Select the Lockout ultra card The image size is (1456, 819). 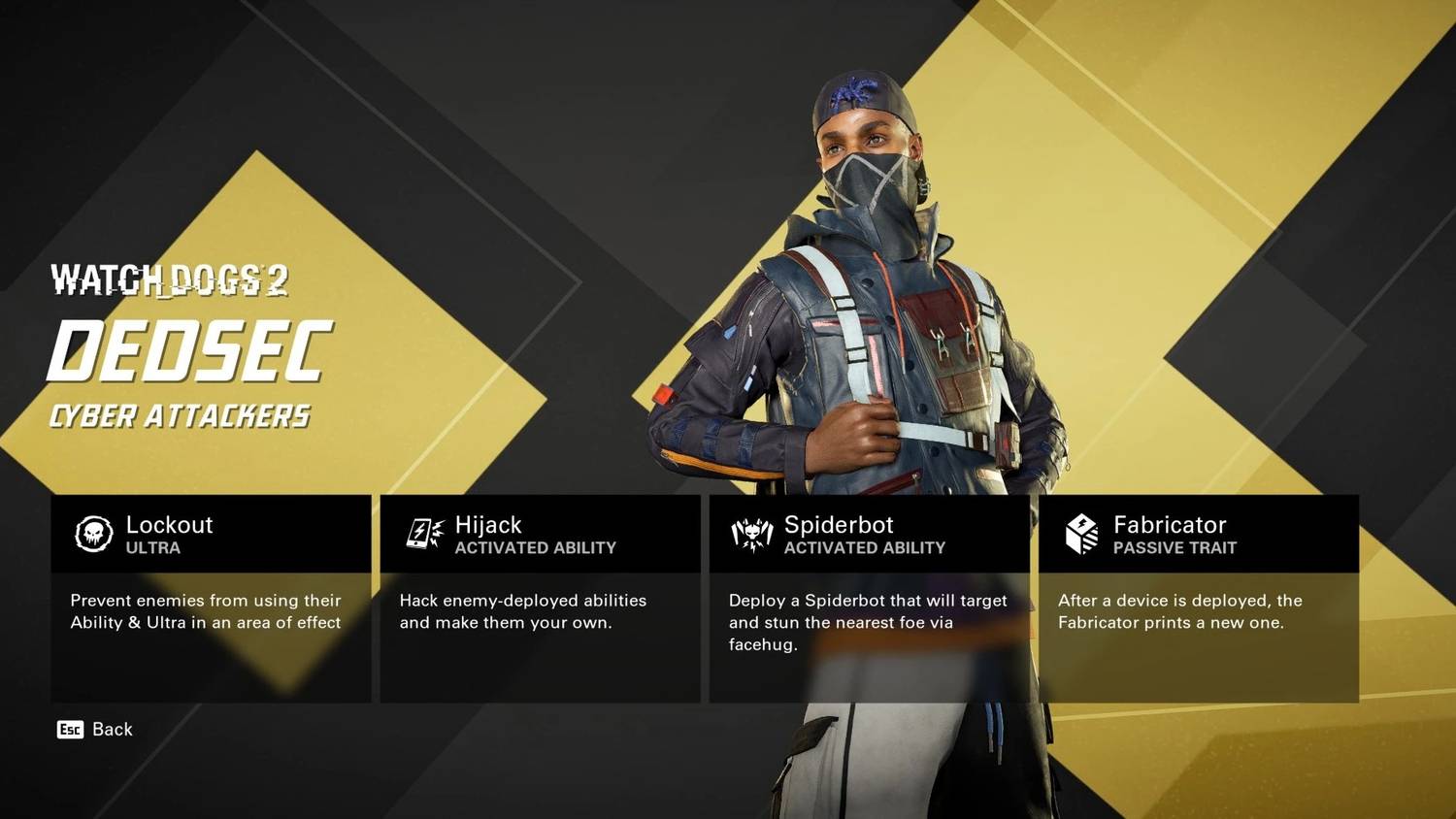click(211, 598)
